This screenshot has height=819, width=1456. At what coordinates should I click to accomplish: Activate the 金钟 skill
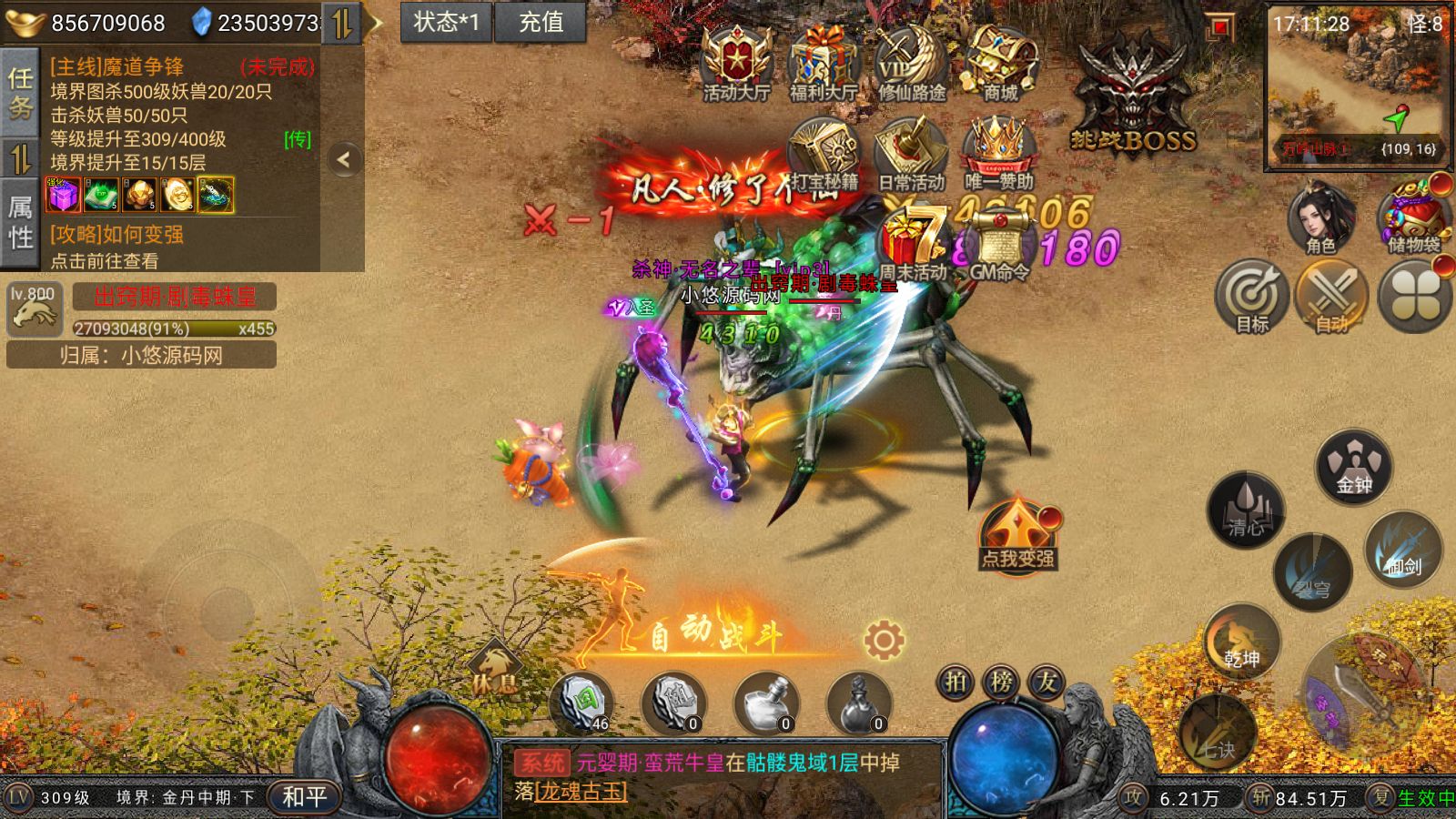pos(1354,468)
